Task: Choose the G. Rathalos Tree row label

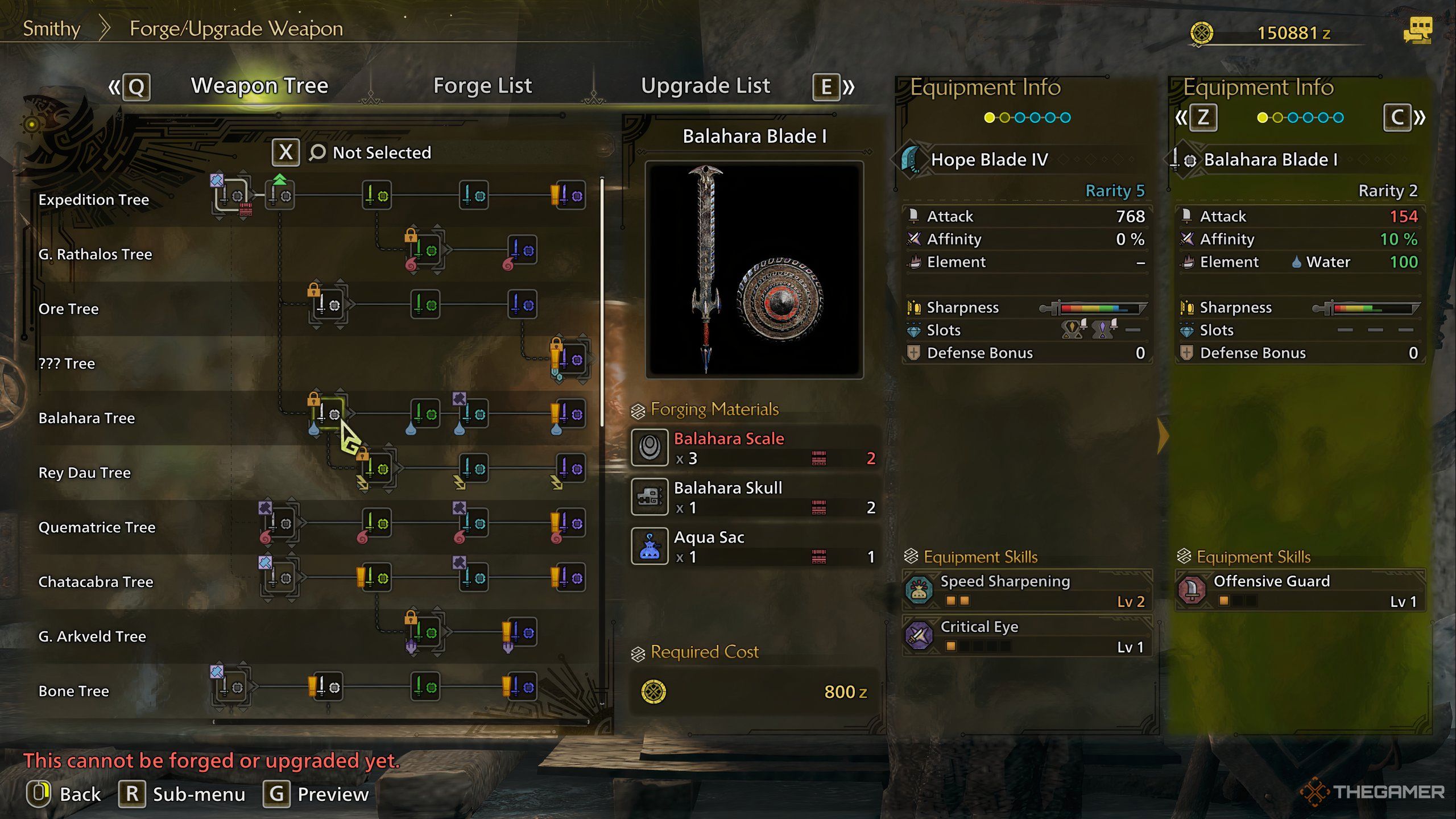Action: coord(95,254)
